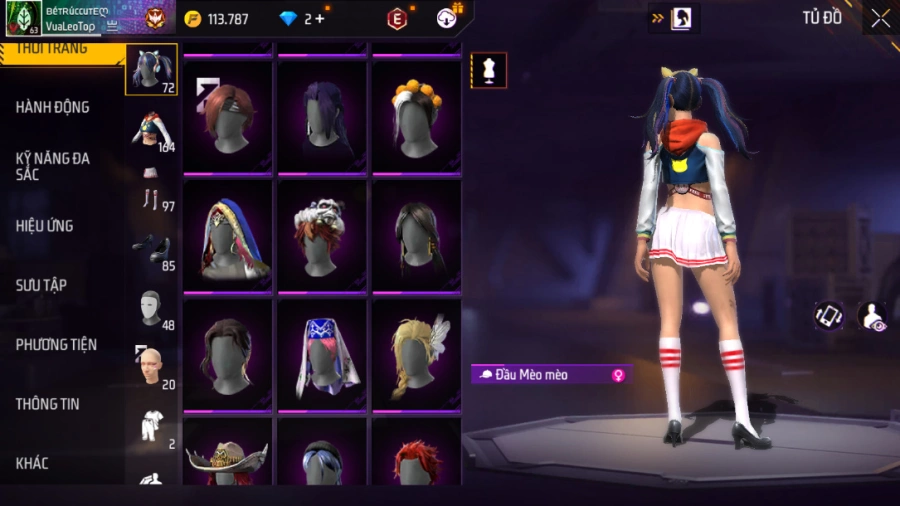This screenshot has height=506, width=900.
Task: Close the wardrobe with the X button
Action: click(880, 18)
